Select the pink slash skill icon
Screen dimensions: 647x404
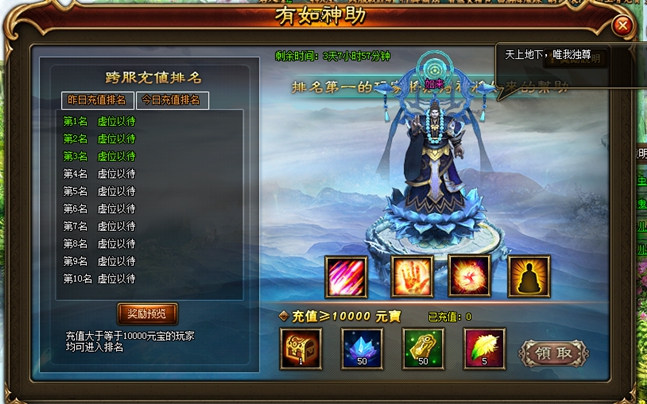pos(345,277)
